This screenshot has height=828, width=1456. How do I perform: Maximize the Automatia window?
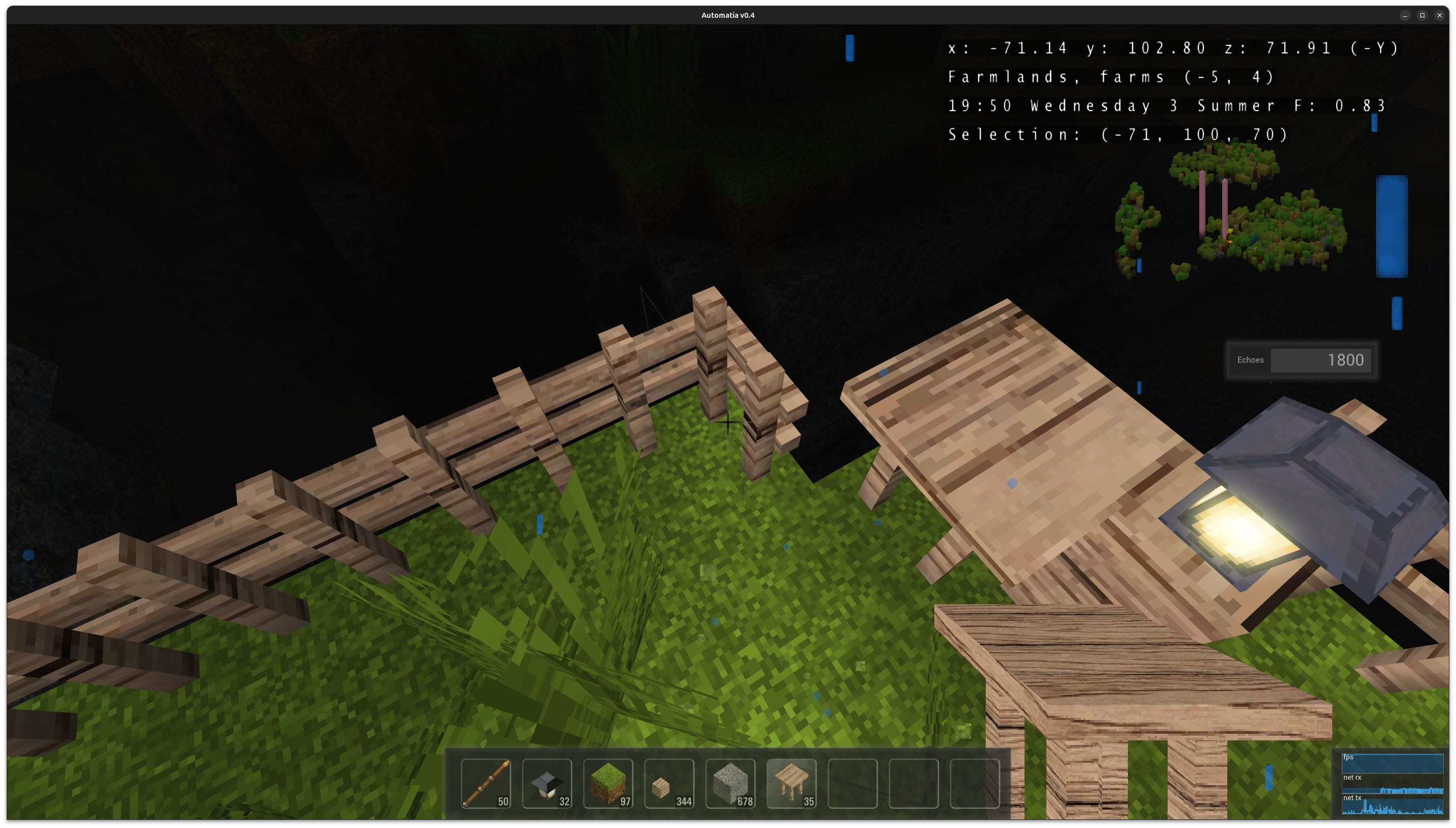click(x=1422, y=15)
